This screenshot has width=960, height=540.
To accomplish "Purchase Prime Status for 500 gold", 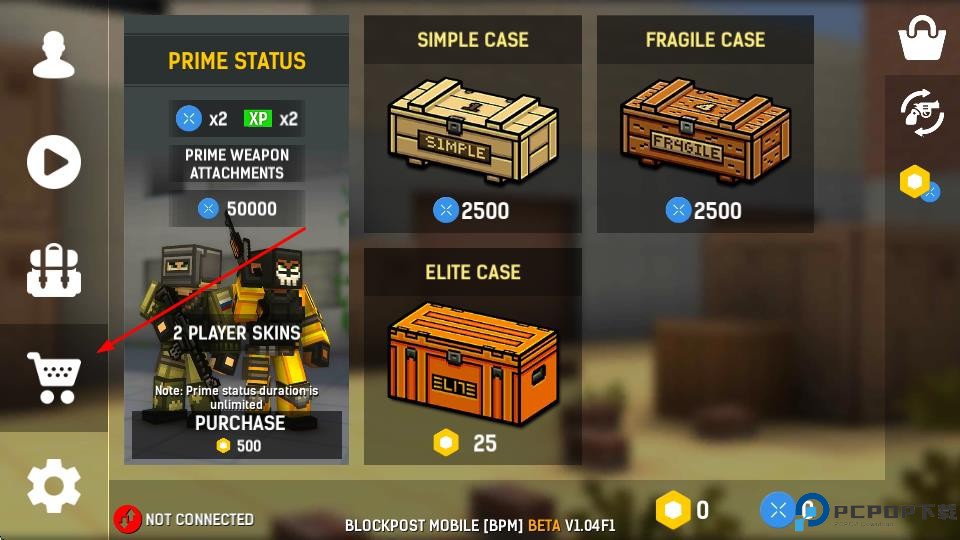I will [237, 434].
